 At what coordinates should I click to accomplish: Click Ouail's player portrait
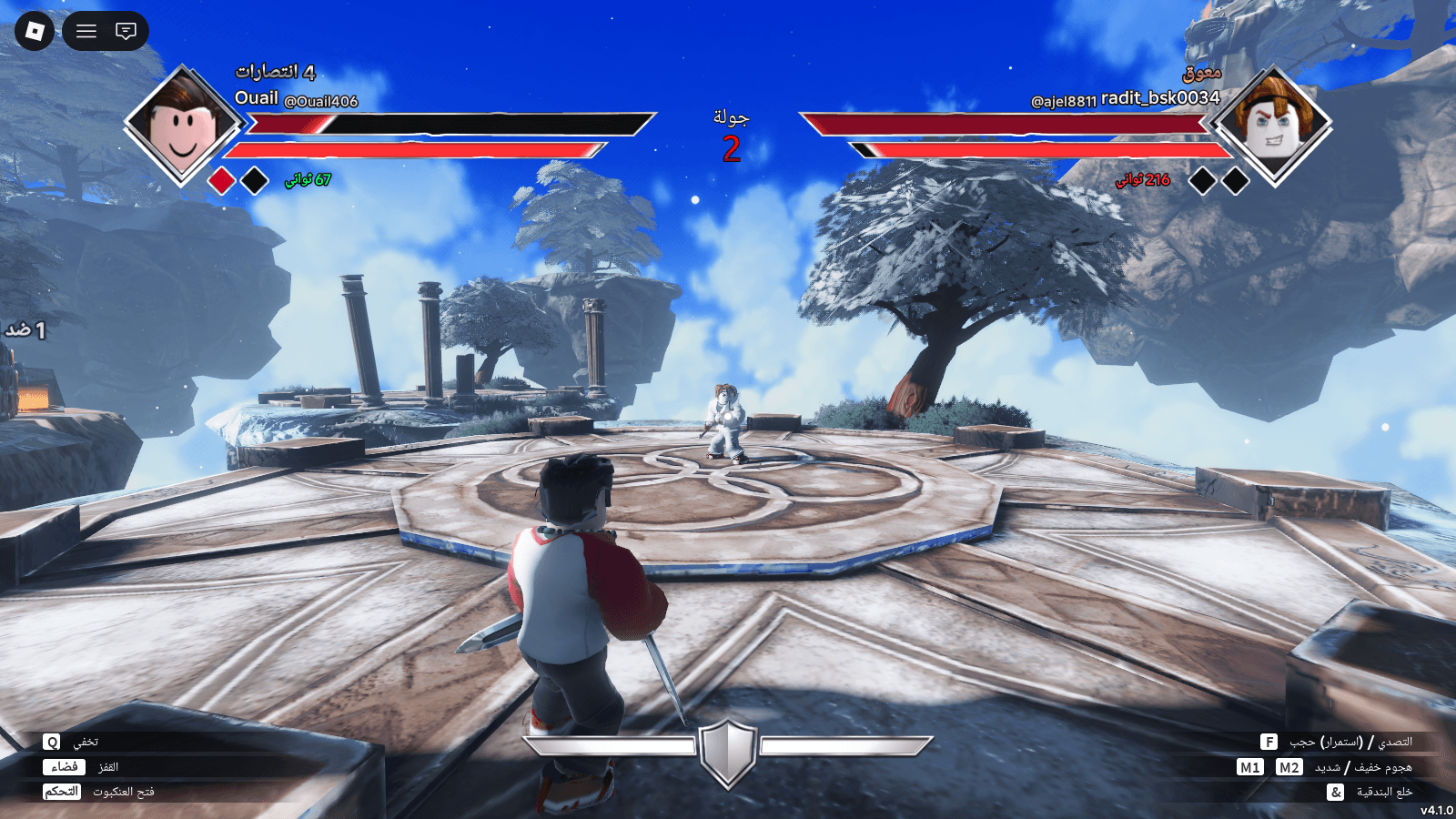pyautogui.click(x=183, y=126)
